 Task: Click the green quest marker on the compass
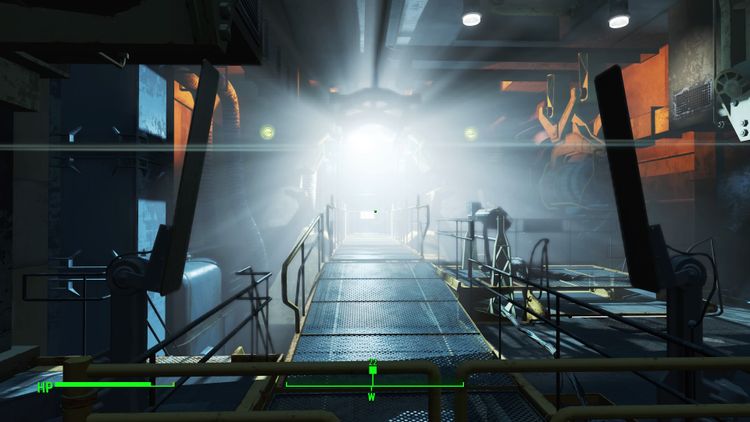[x=373, y=368]
